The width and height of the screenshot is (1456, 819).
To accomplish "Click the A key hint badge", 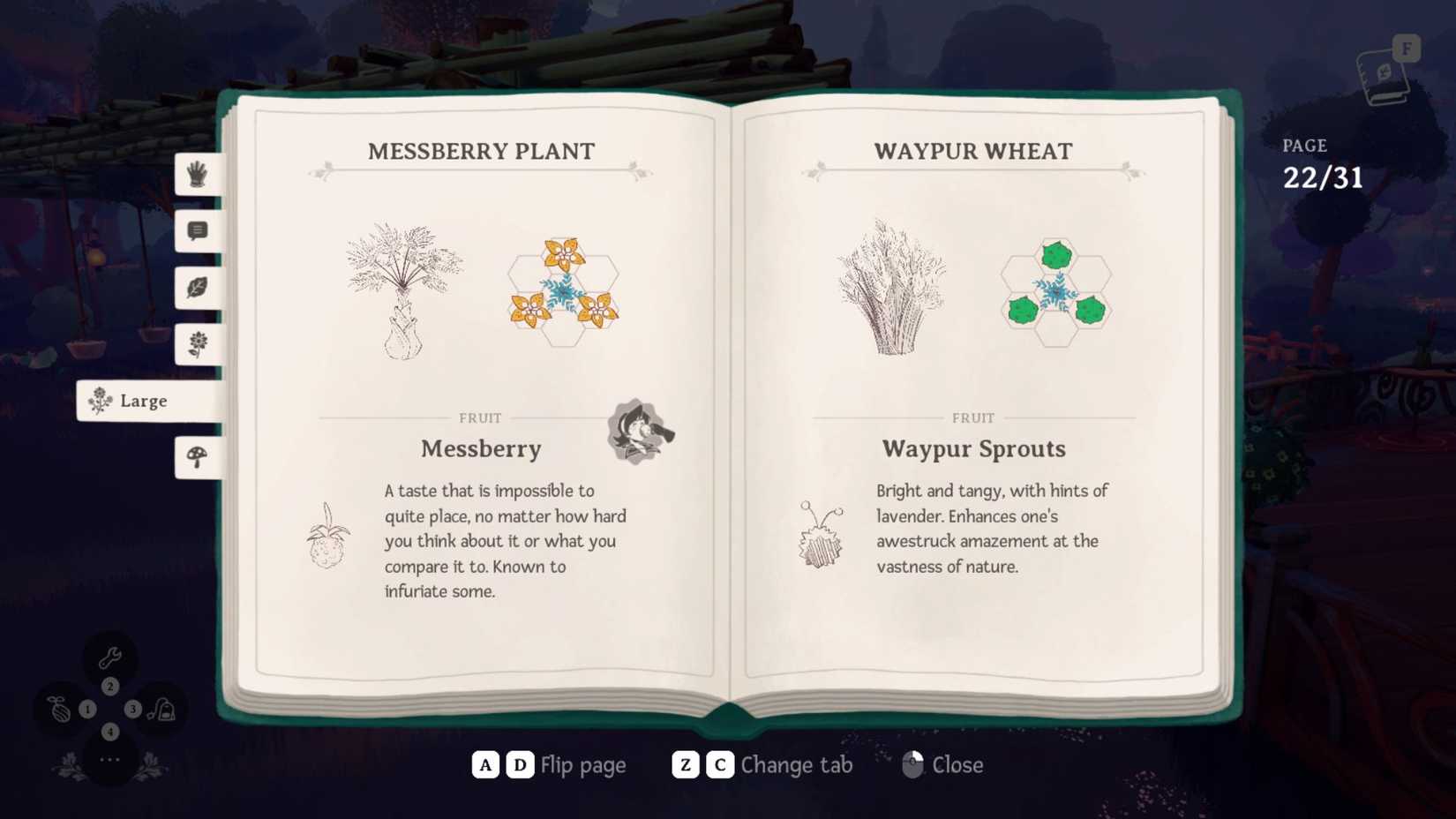I will pyautogui.click(x=484, y=764).
